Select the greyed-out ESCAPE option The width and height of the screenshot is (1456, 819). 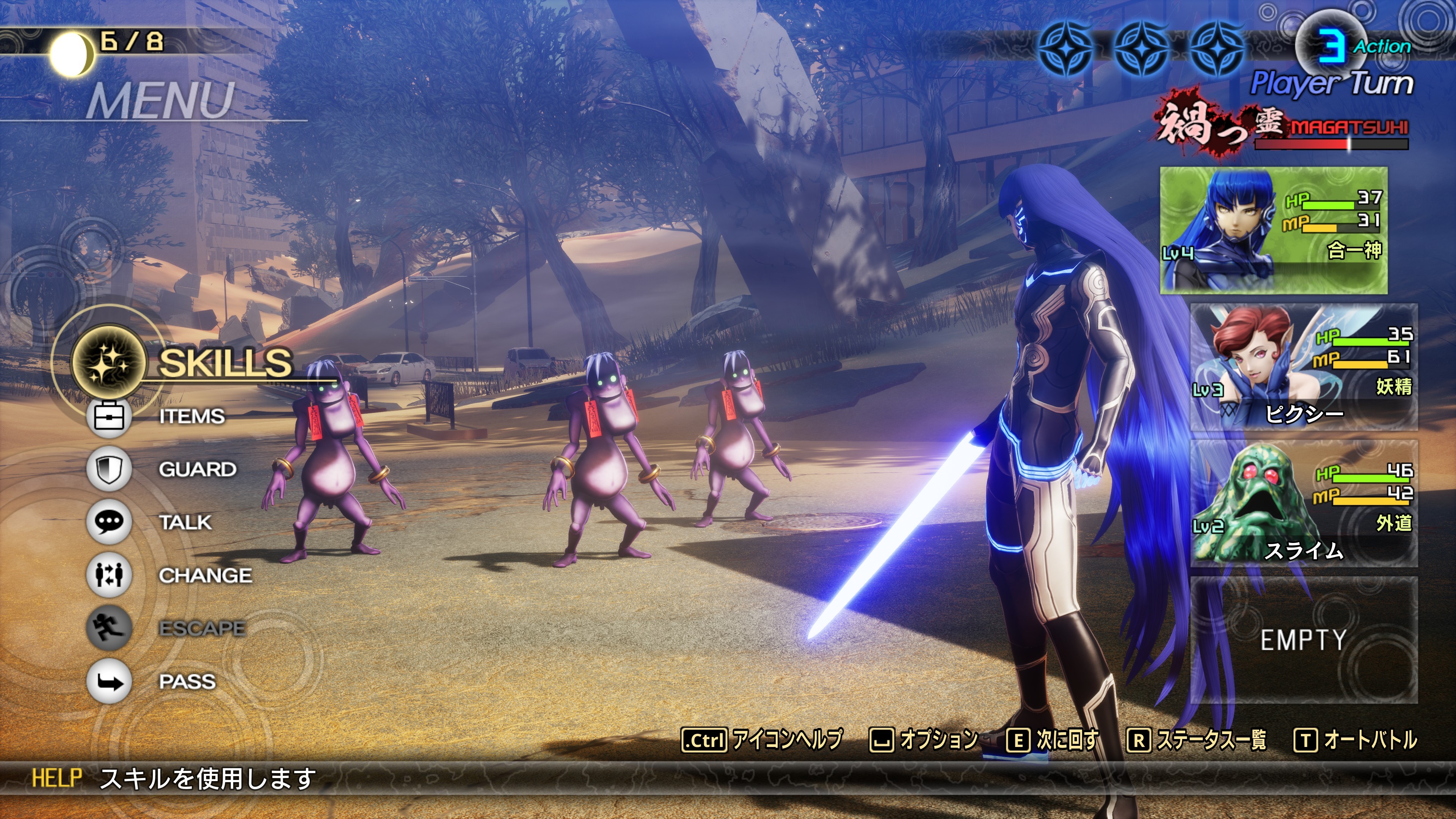coord(202,629)
